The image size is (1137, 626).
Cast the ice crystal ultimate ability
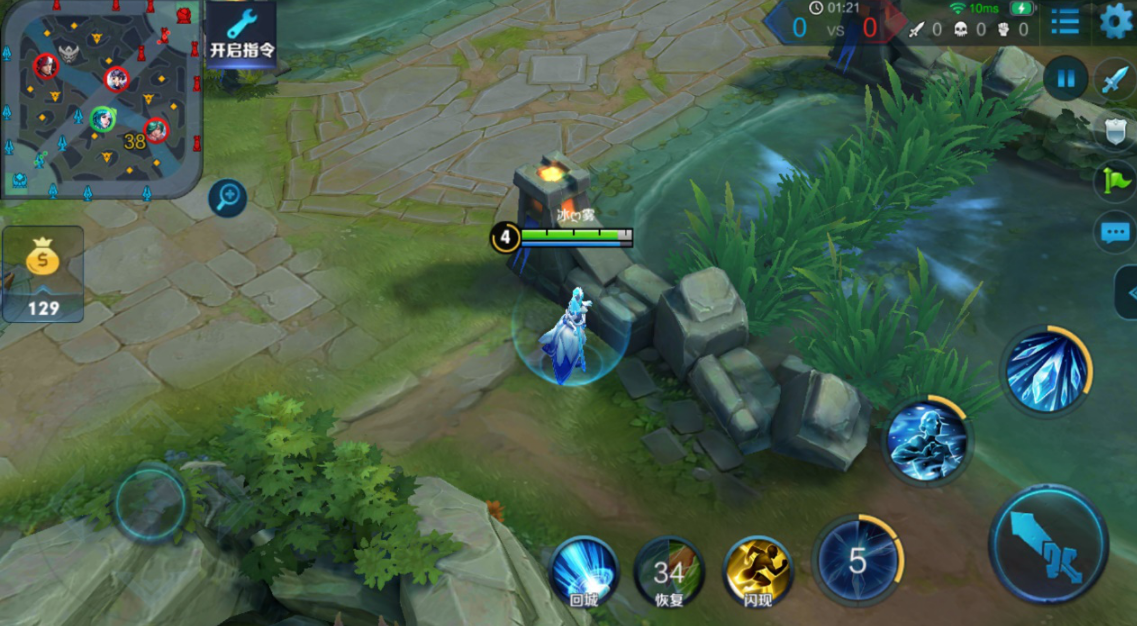coord(1046,371)
